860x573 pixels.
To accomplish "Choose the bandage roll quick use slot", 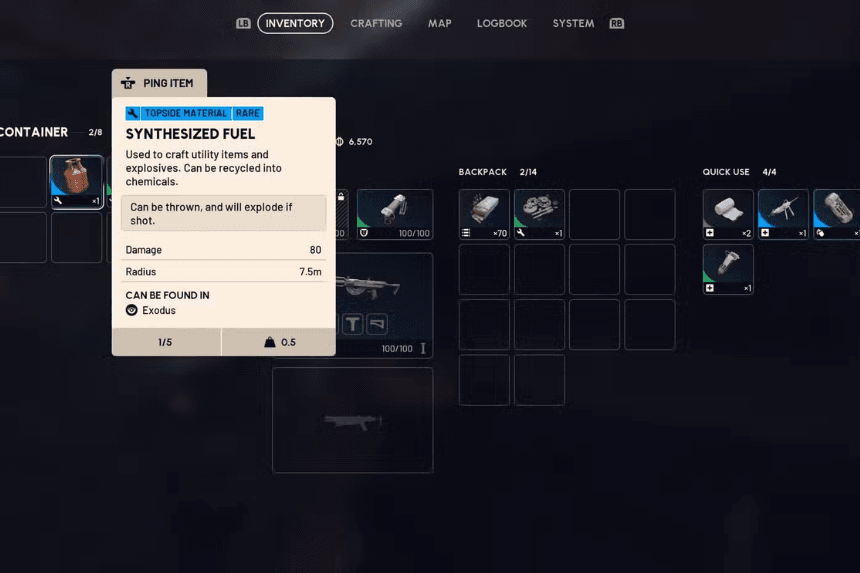I will pyautogui.click(x=728, y=215).
